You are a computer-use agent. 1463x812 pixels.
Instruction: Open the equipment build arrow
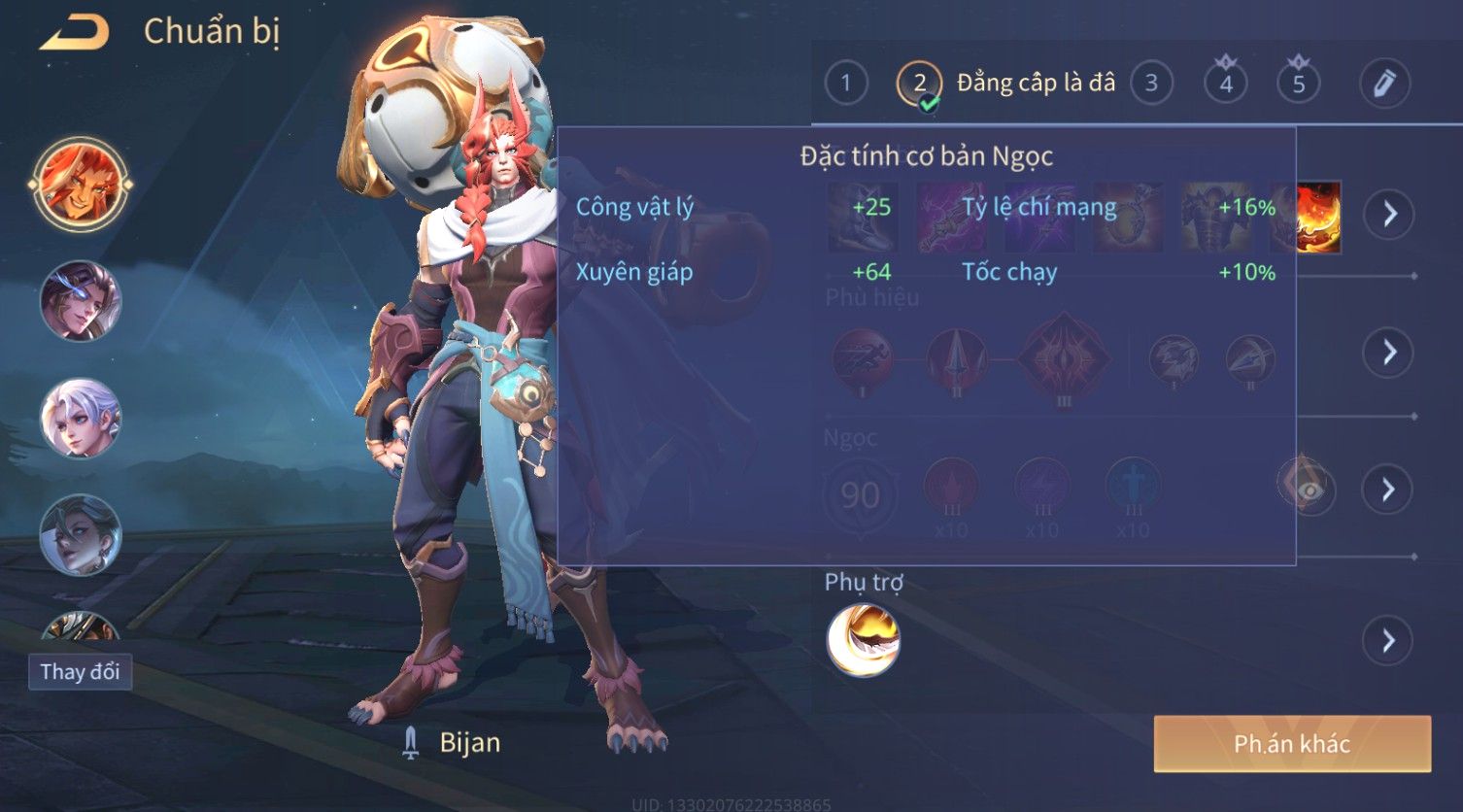pos(1388,214)
